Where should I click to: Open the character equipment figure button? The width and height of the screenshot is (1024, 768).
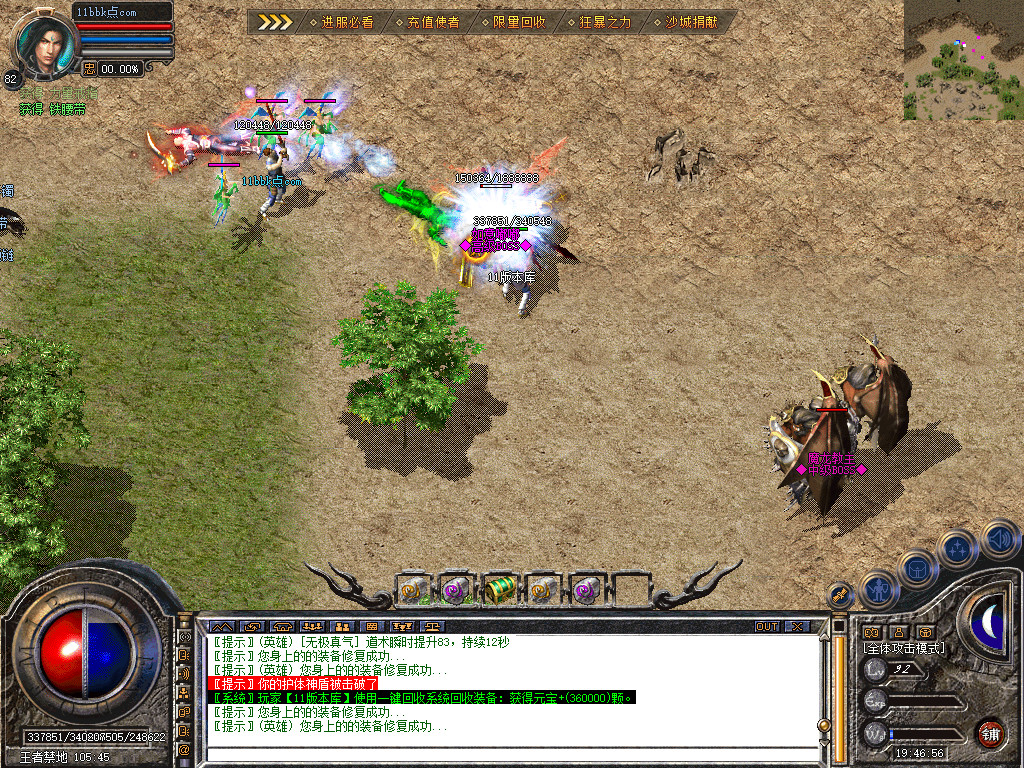[878, 590]
